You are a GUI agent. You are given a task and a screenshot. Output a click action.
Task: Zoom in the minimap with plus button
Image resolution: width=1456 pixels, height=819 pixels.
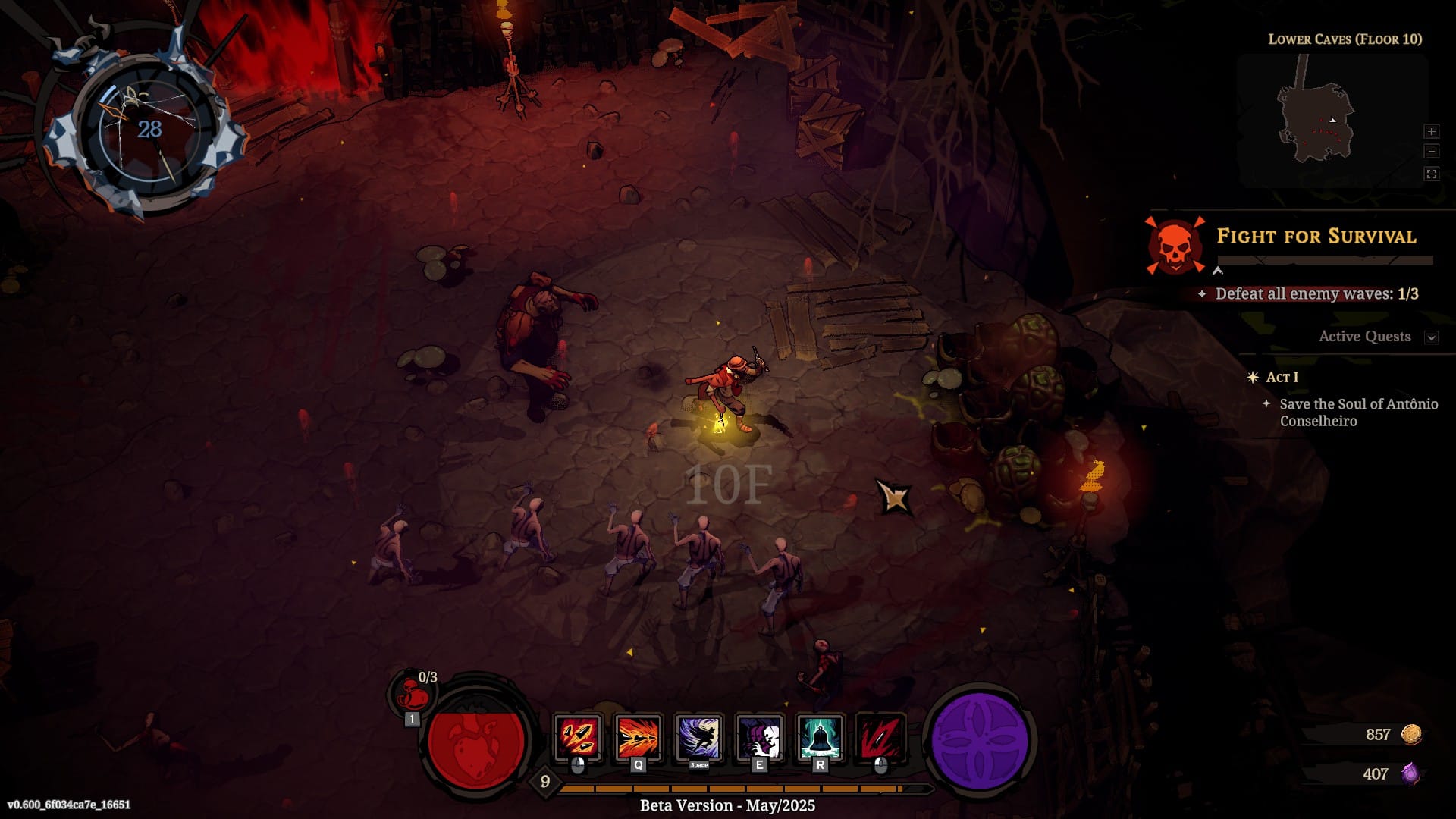(1431, 131)
